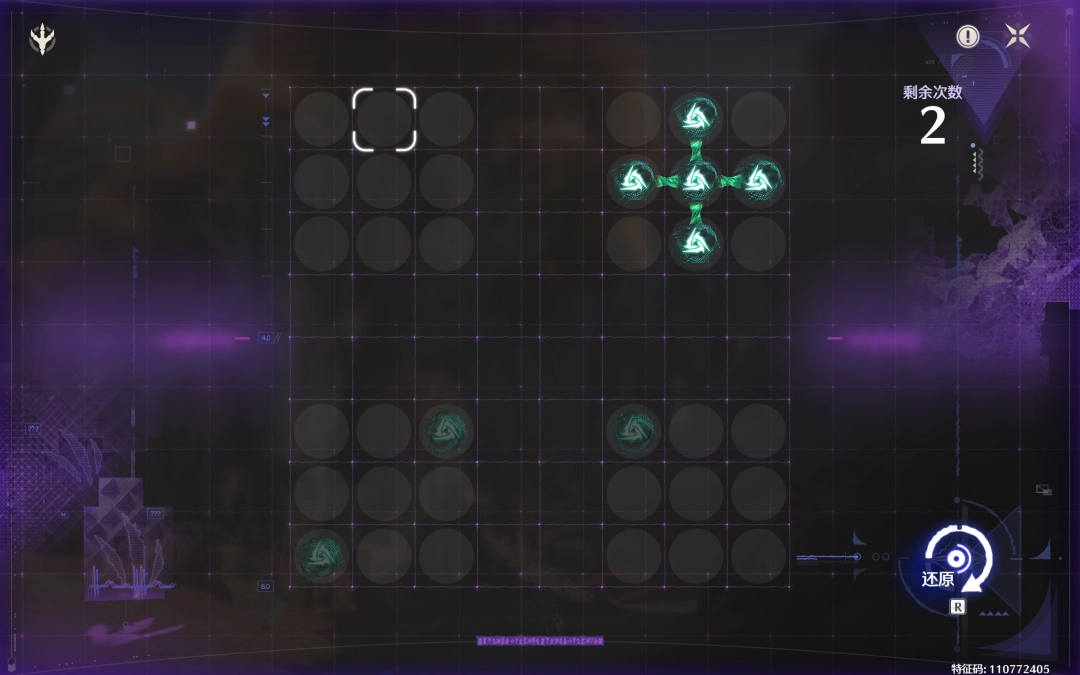Select the bottom tile of the glowing cross
1080x675 pixels.
696,243
